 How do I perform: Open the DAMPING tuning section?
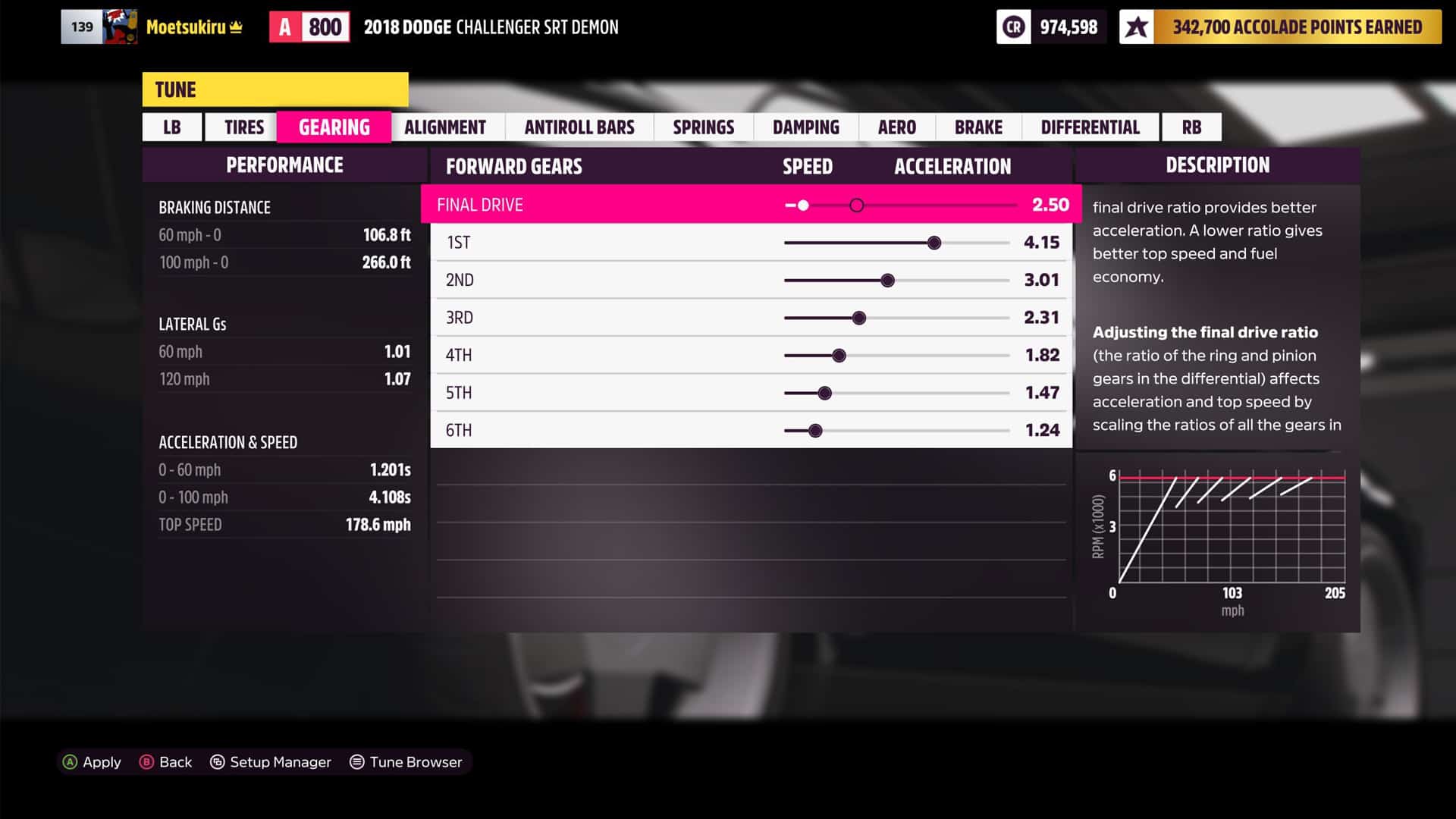click(805, 127)
